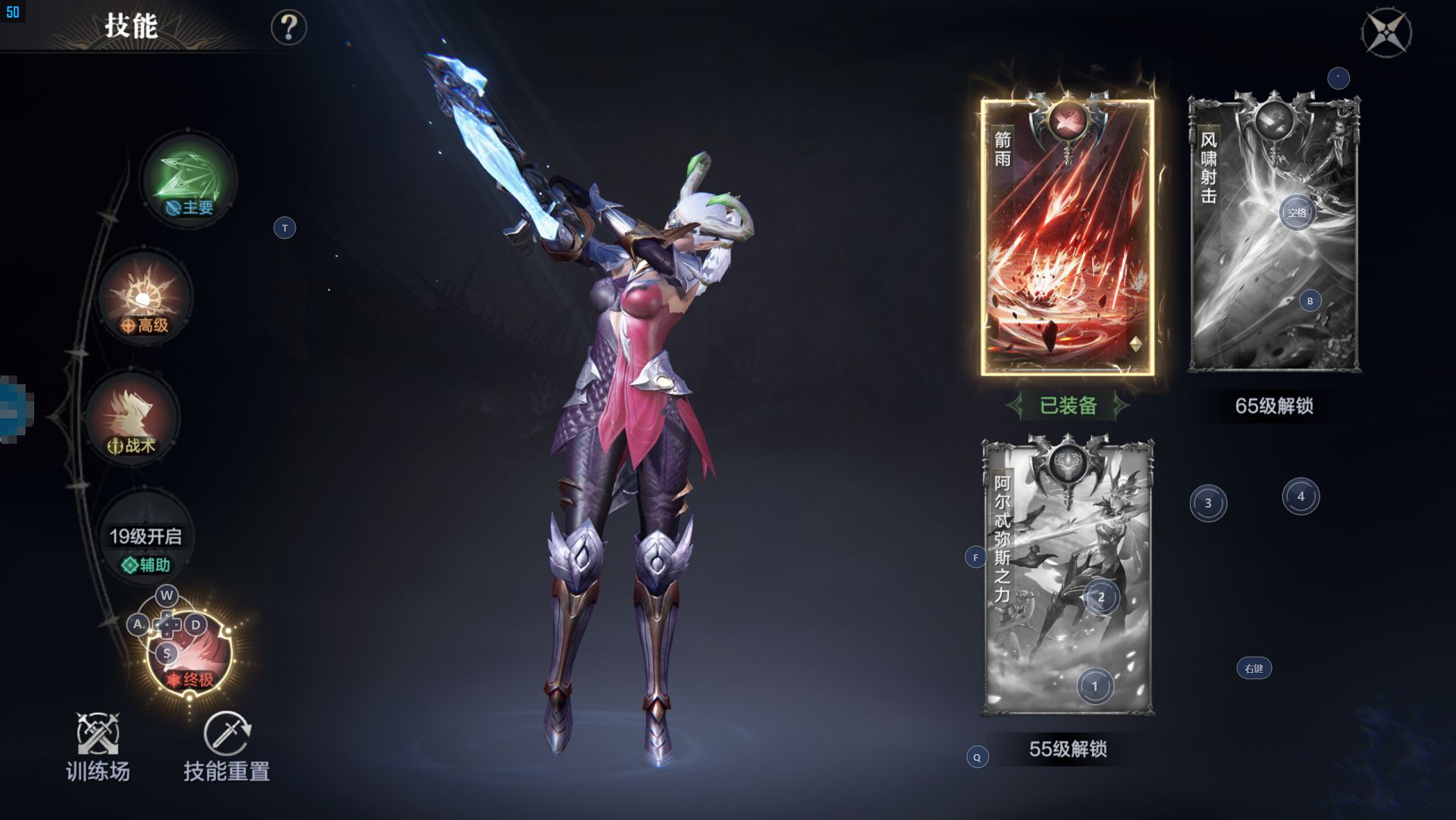Click the green 已装备 equipped label
This screenshot has width=1456, height=820.
click(x=1068, y=406)
